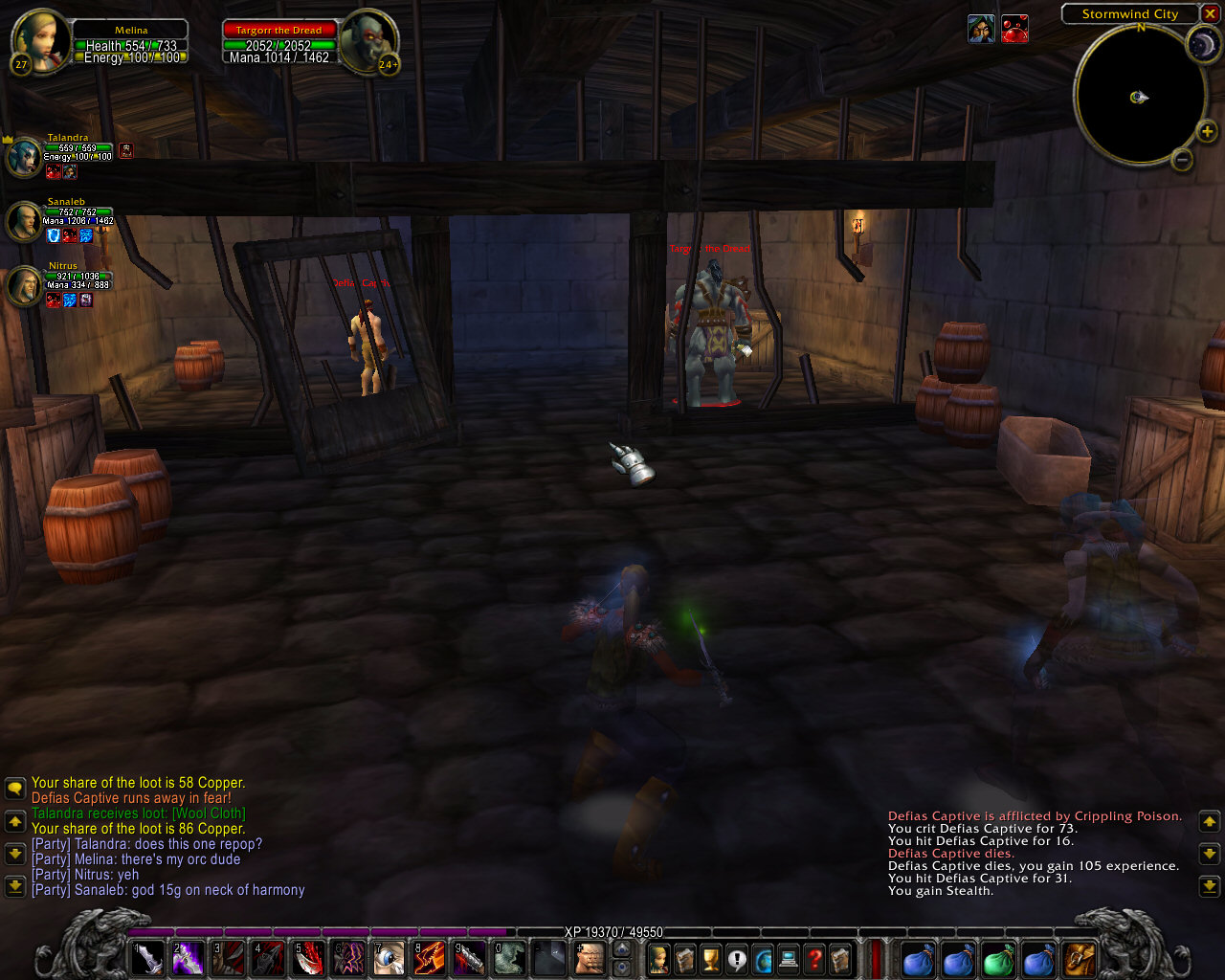Zoom in the minimap with plus button
This screenshot has height=980, width=1225.
[x=1207, y=131]
